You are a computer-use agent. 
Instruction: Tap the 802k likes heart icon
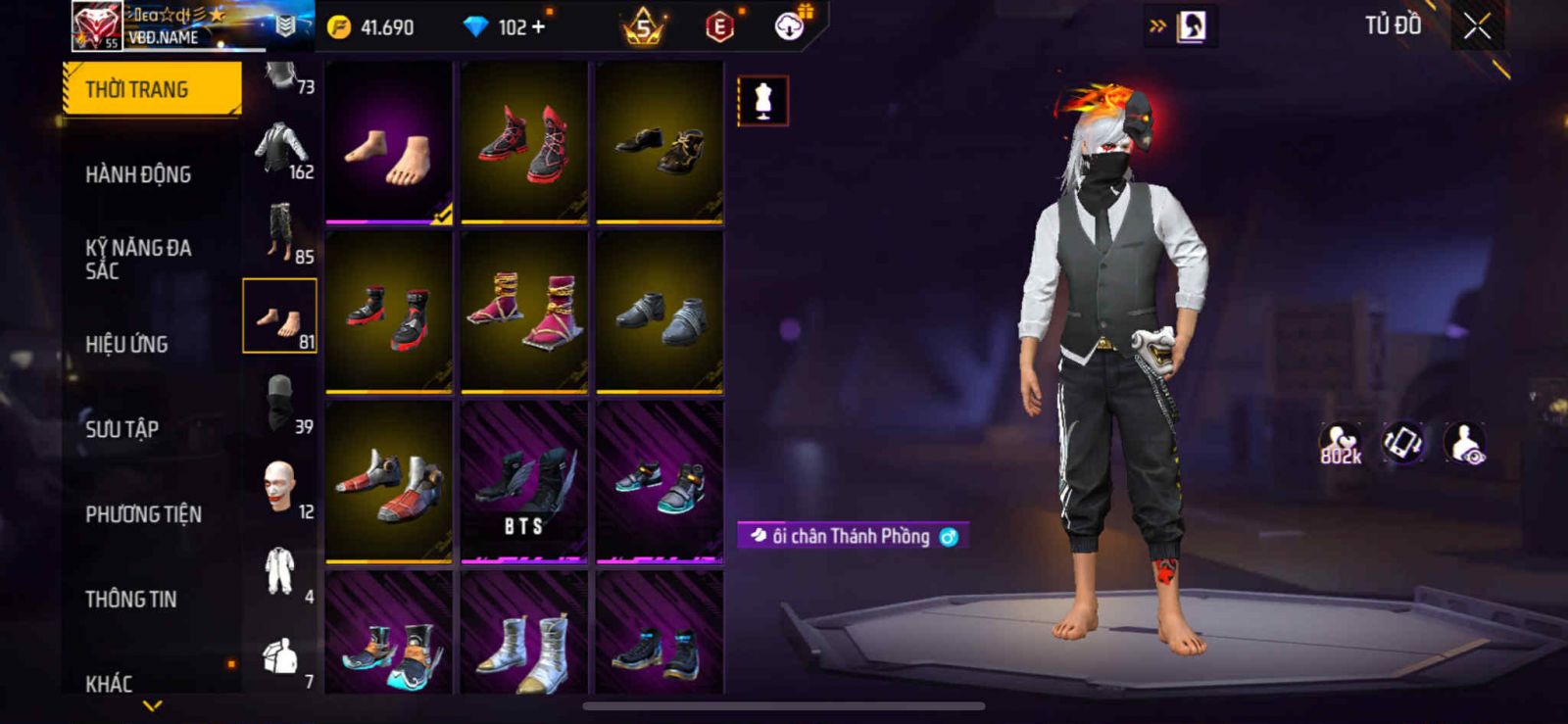(x=1340, y=444)
